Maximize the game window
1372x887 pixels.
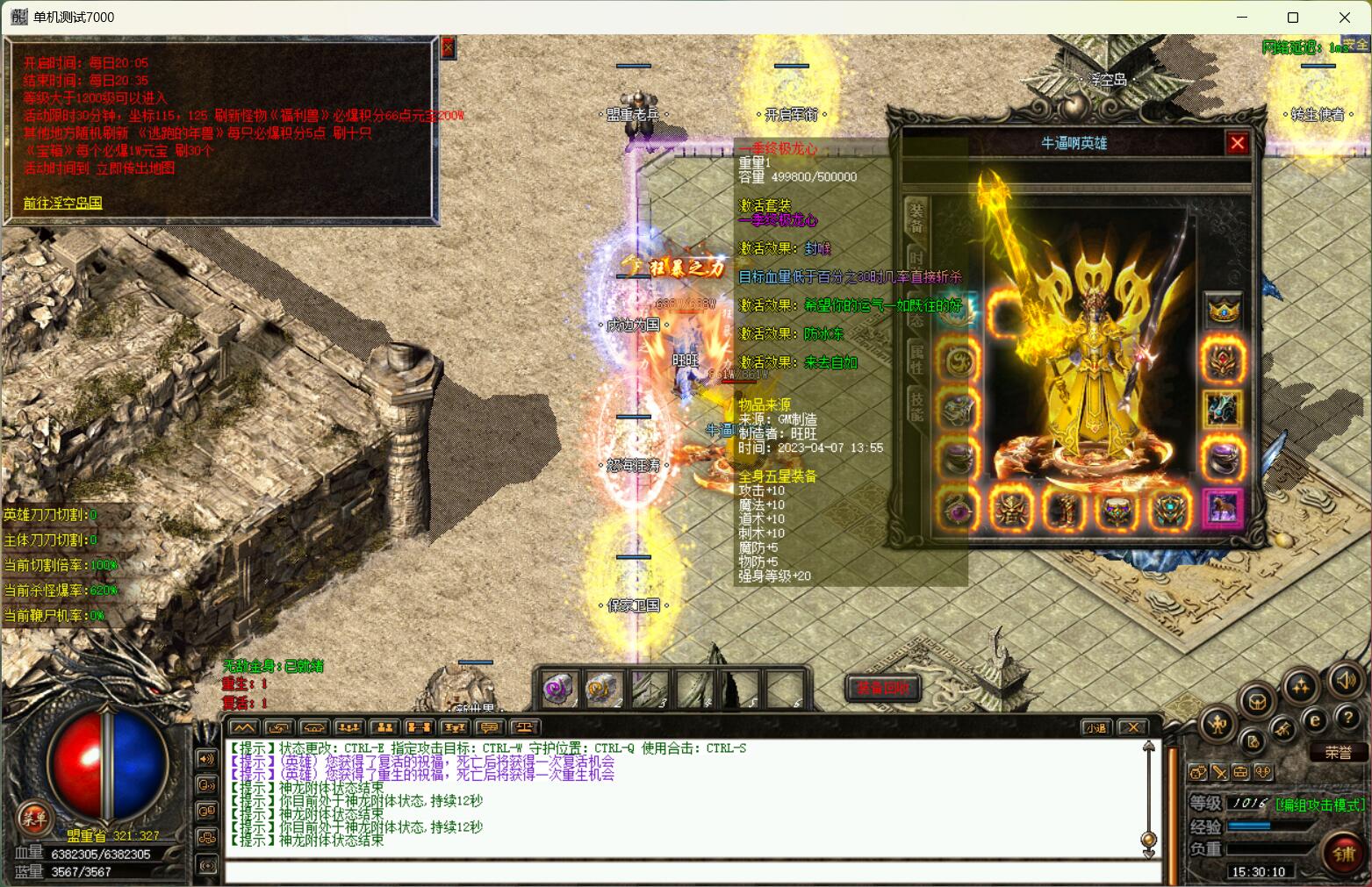tap(1292, 18)
